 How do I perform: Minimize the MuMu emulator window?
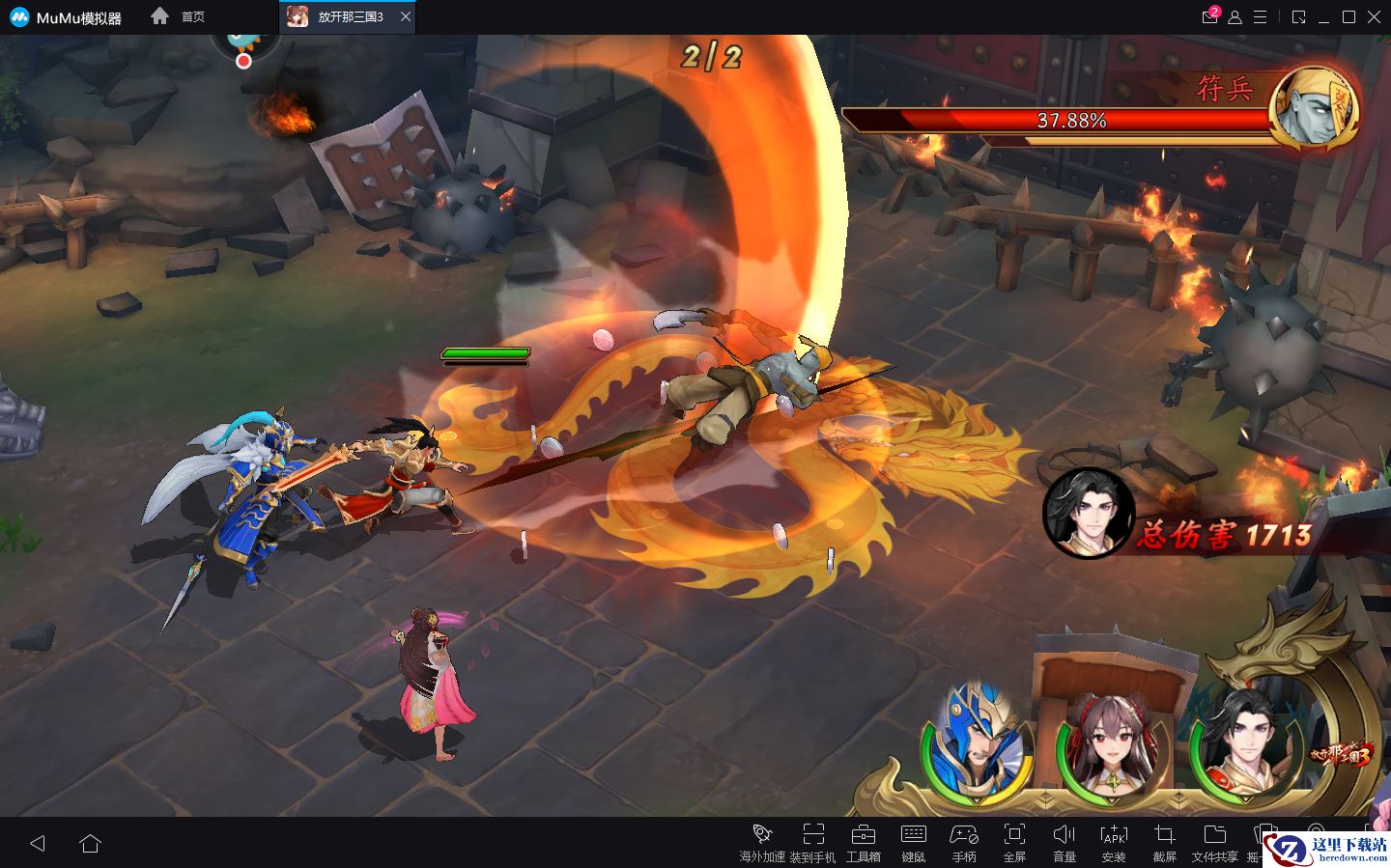[1323, 17]
